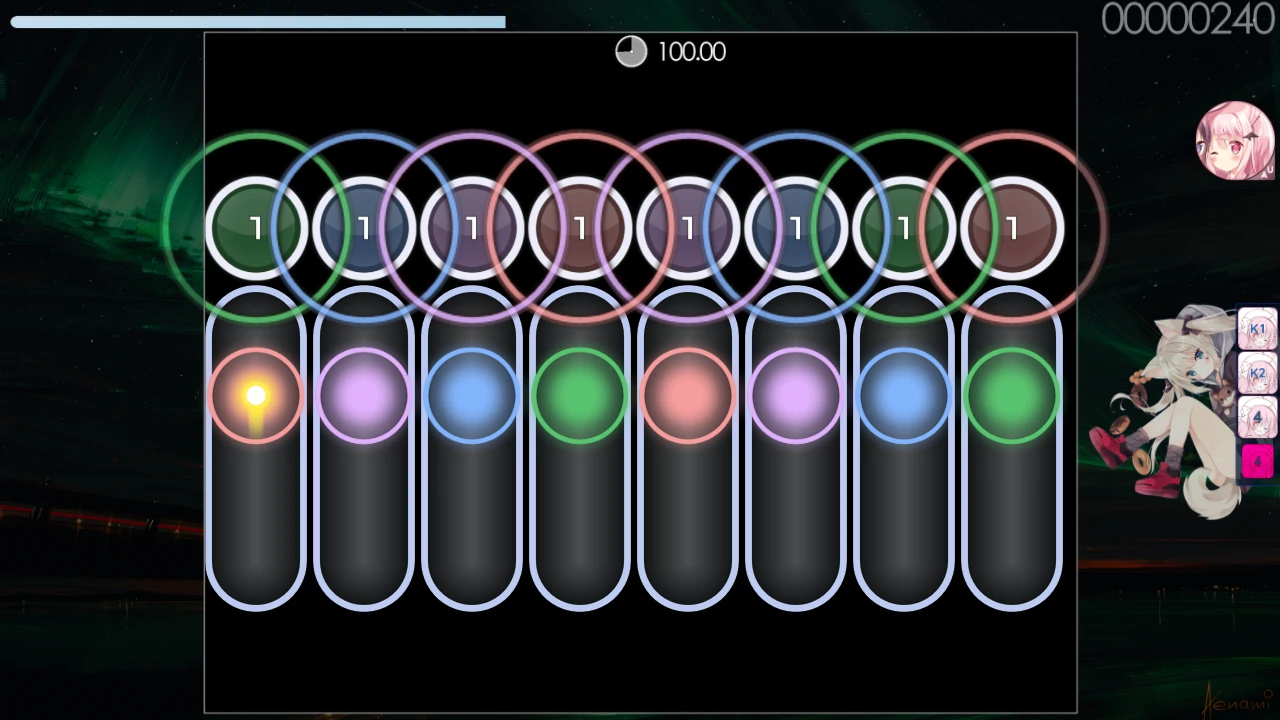The height and width of the screenshot is (720, 1280).
Task: Tap the green receptor in the last lane
Action: [x=1011, y=394]
